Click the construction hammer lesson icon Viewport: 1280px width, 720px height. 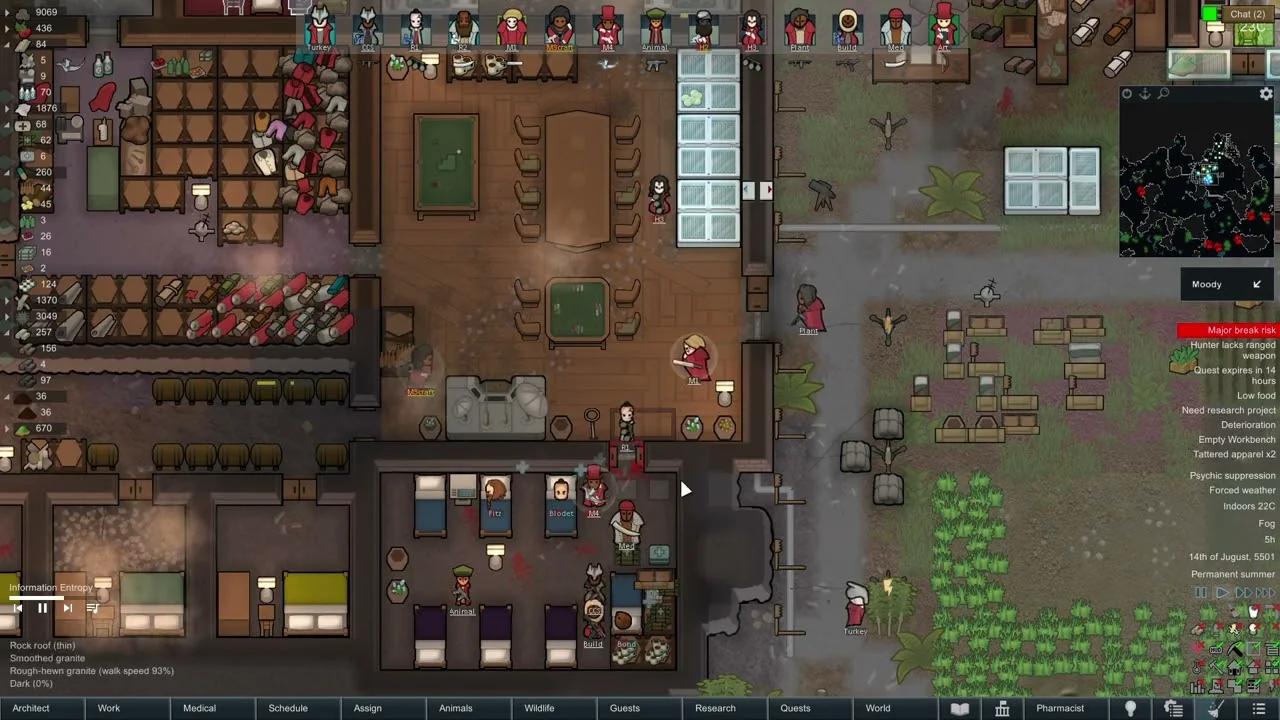click(x=1216, y=667)
